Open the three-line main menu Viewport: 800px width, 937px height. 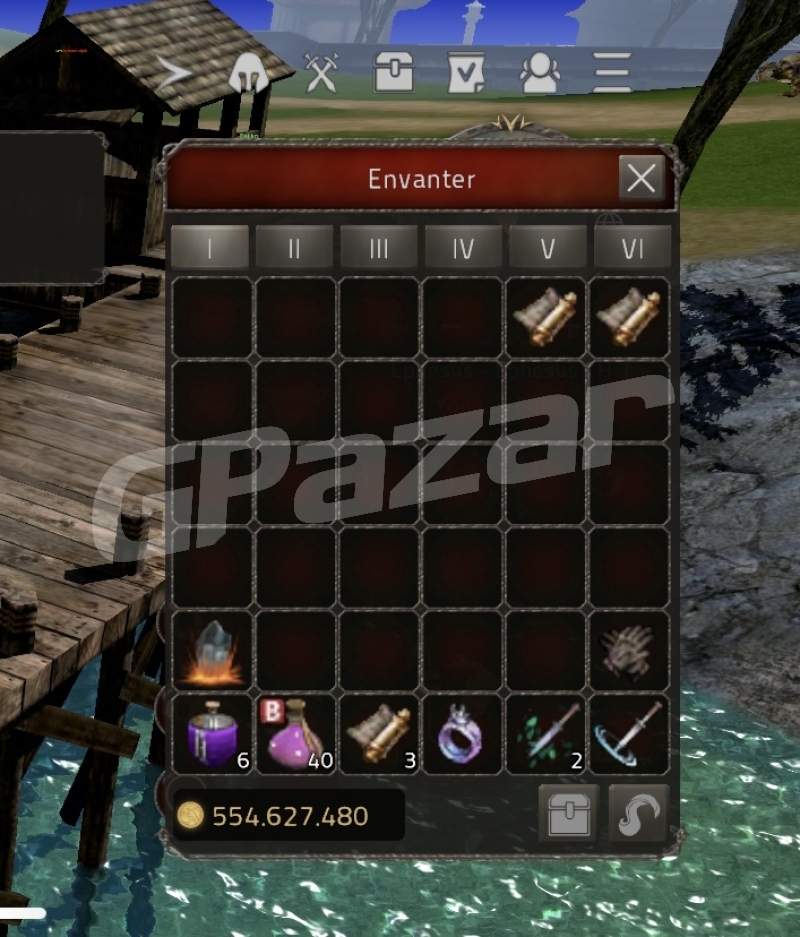pos(612,73)
